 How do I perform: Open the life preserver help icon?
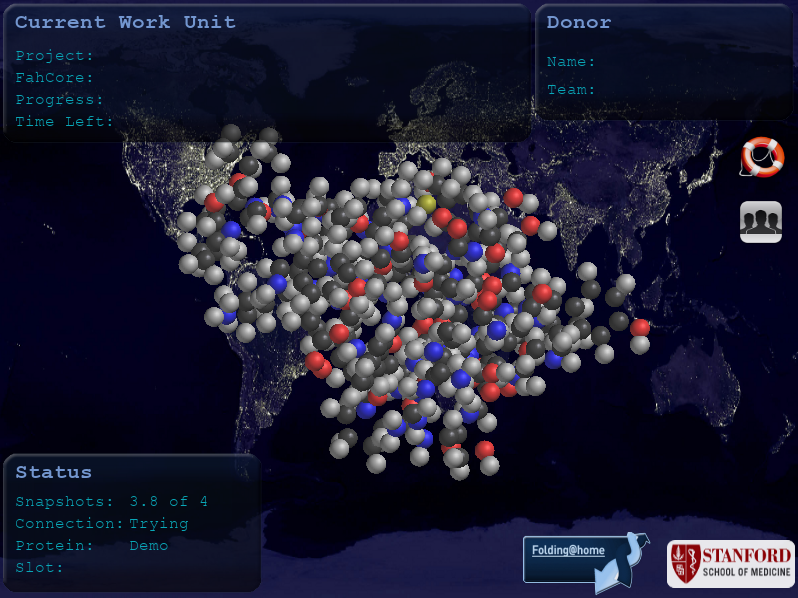click(x=762, y=158)
